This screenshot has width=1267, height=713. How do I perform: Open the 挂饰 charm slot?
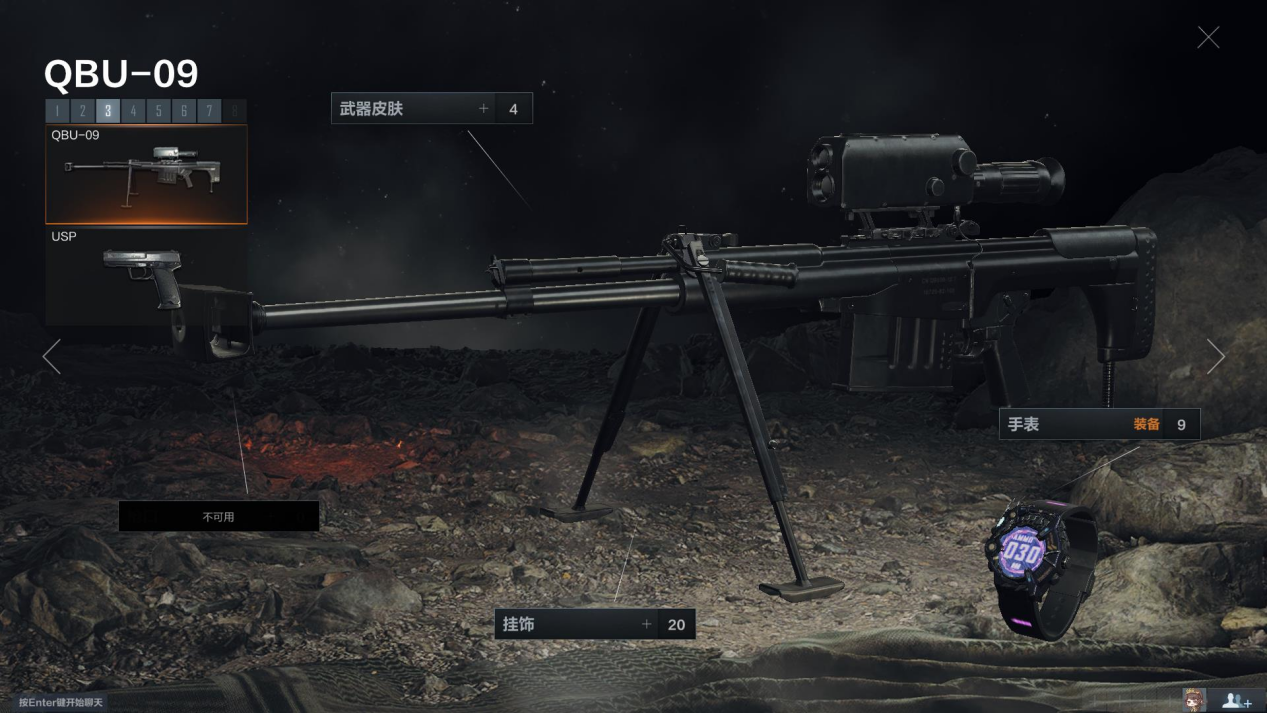[594, 624]
